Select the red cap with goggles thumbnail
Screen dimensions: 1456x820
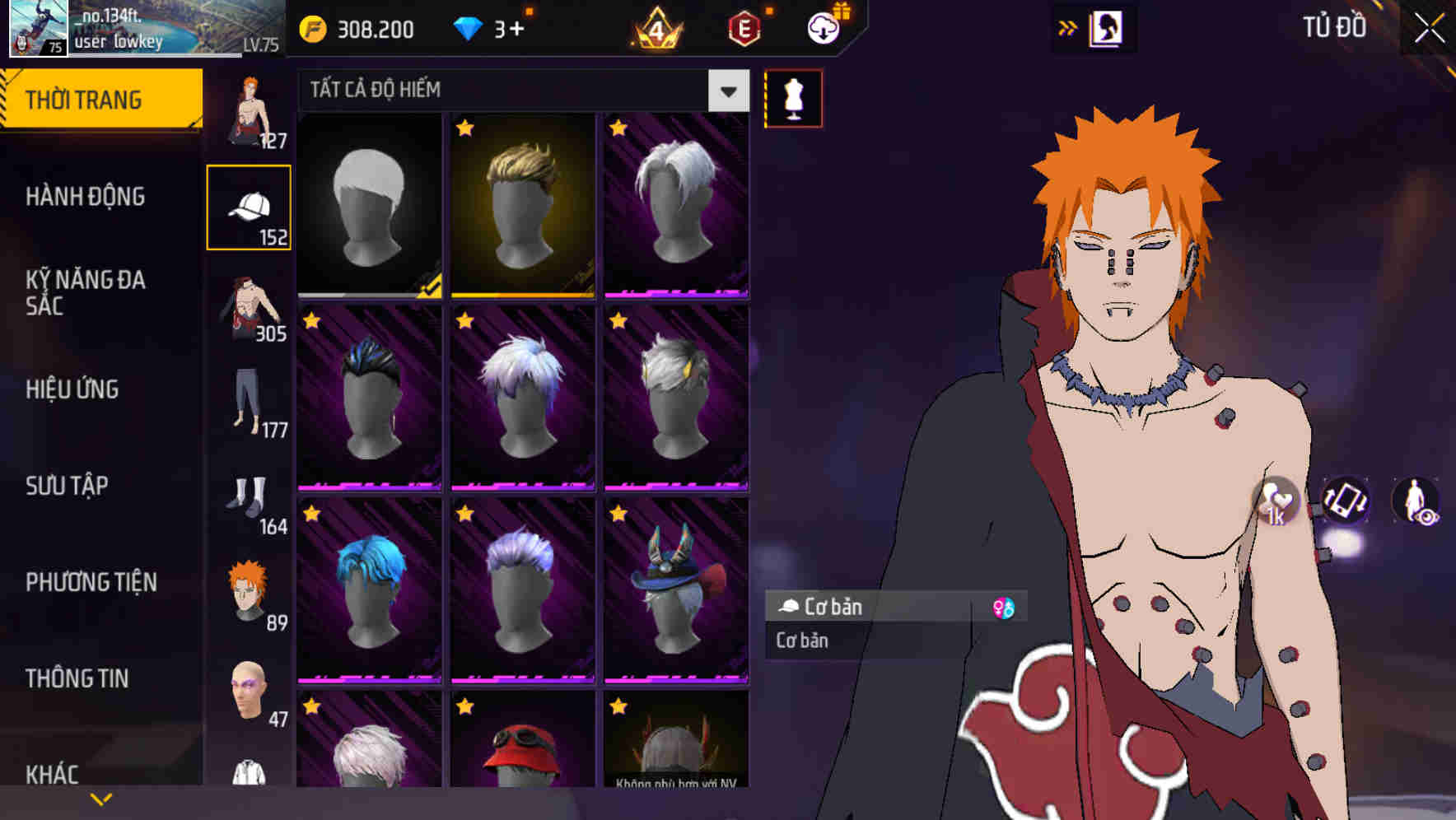(x=522, y=759)
